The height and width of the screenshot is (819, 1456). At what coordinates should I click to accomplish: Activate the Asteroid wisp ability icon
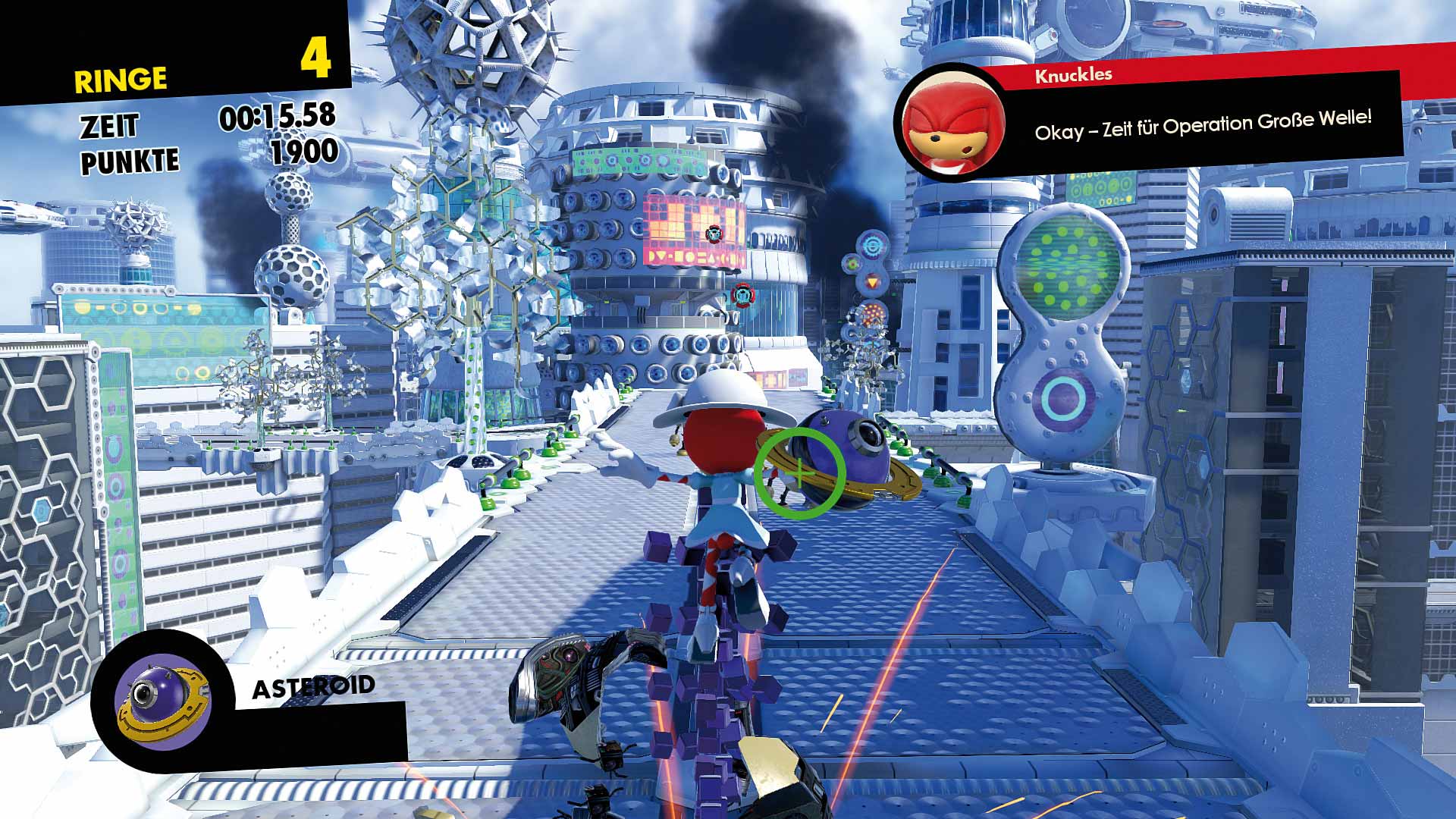(x=161, y=701)
